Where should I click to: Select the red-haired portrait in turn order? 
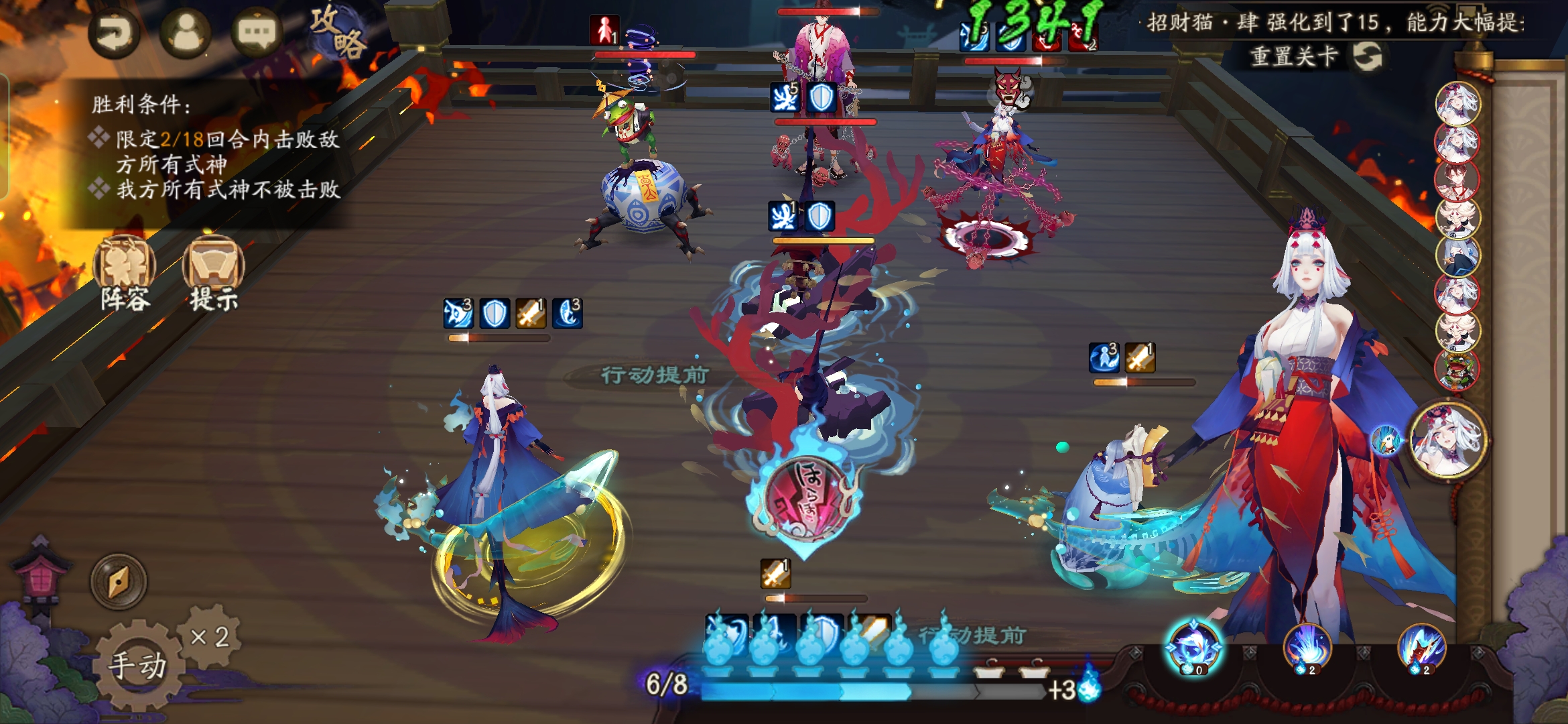click(1457, 179)
